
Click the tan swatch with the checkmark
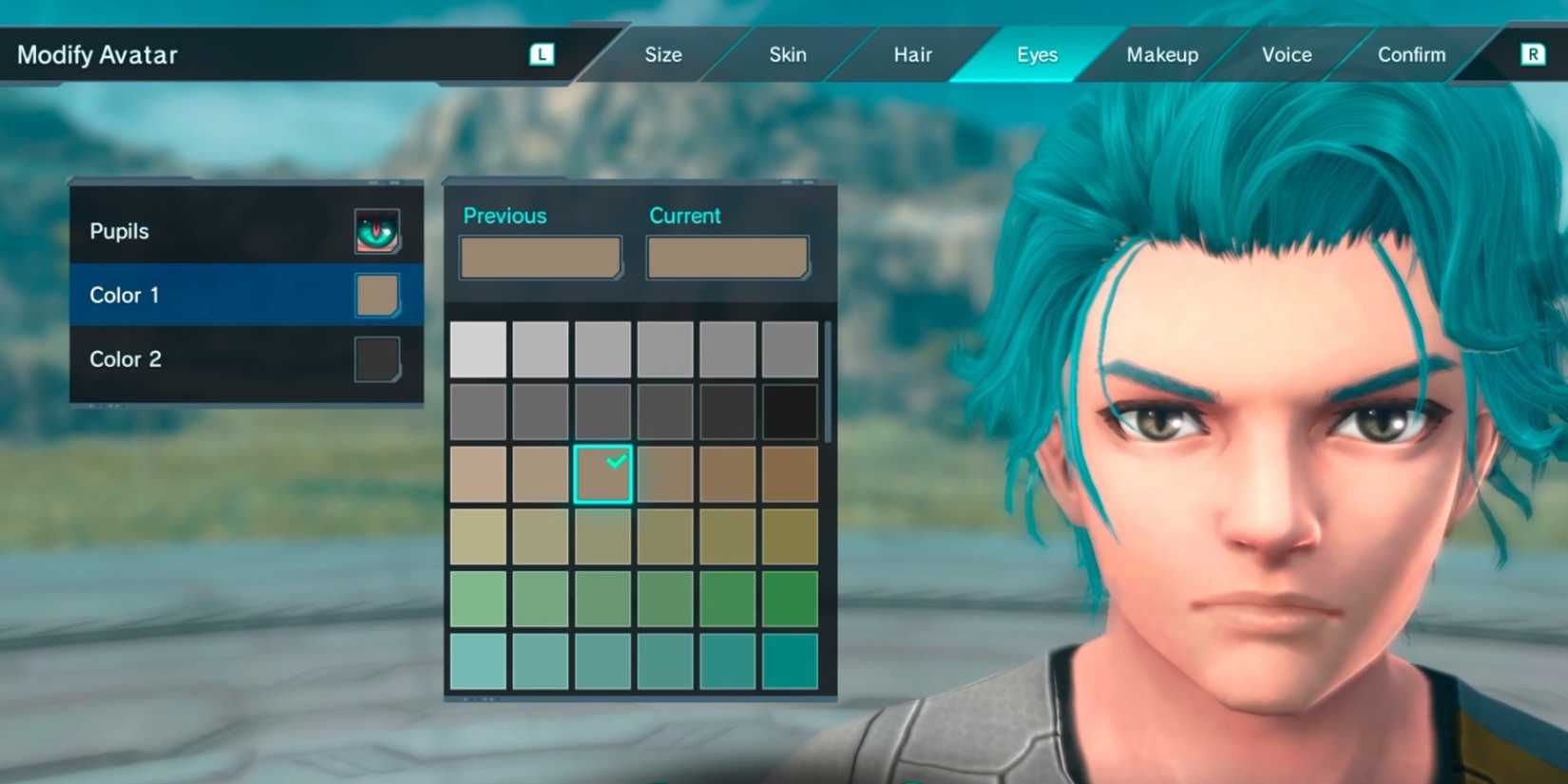[x=602, y=472]
